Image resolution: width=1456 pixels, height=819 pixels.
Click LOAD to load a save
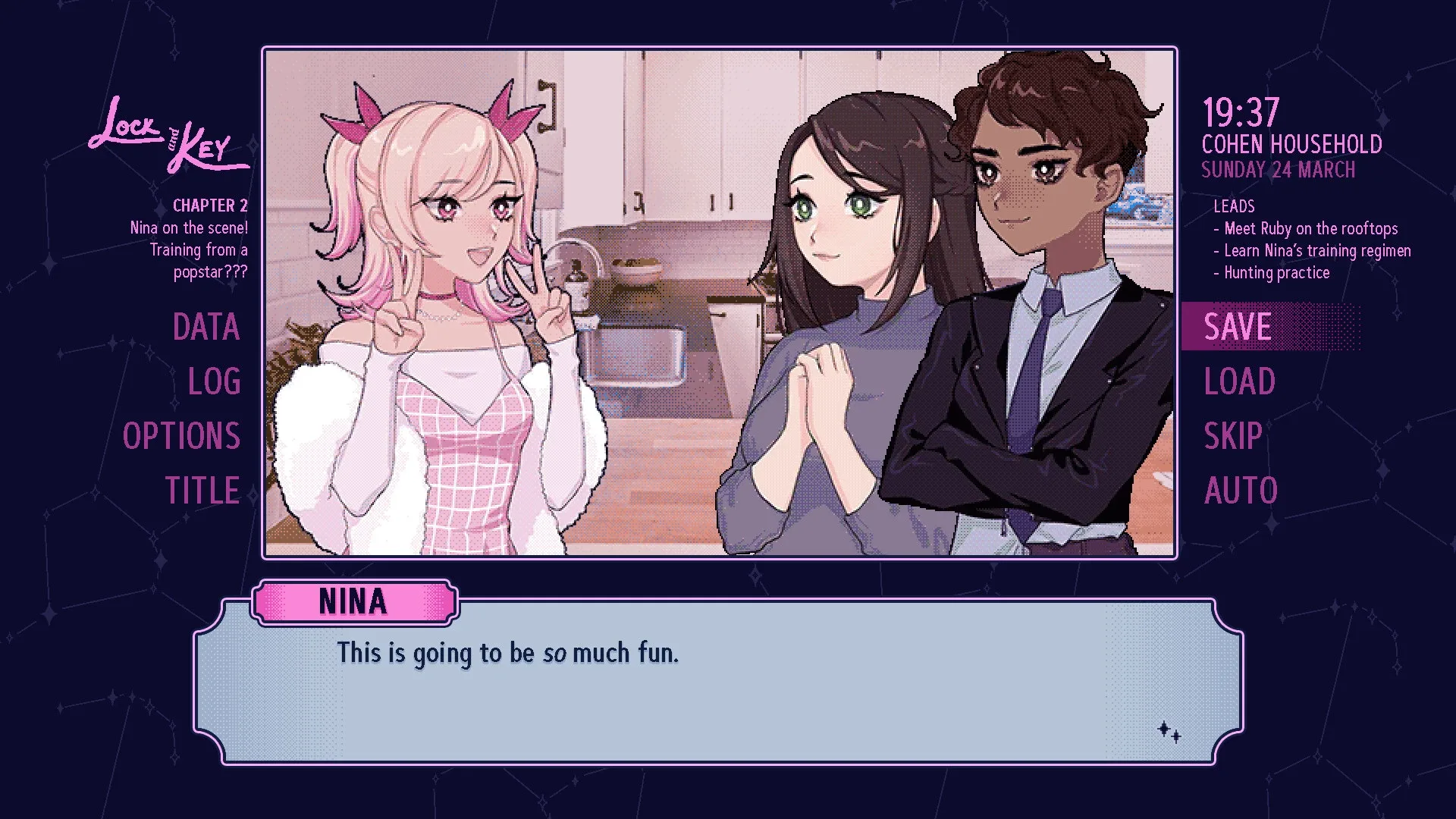tap(1238, 381)
